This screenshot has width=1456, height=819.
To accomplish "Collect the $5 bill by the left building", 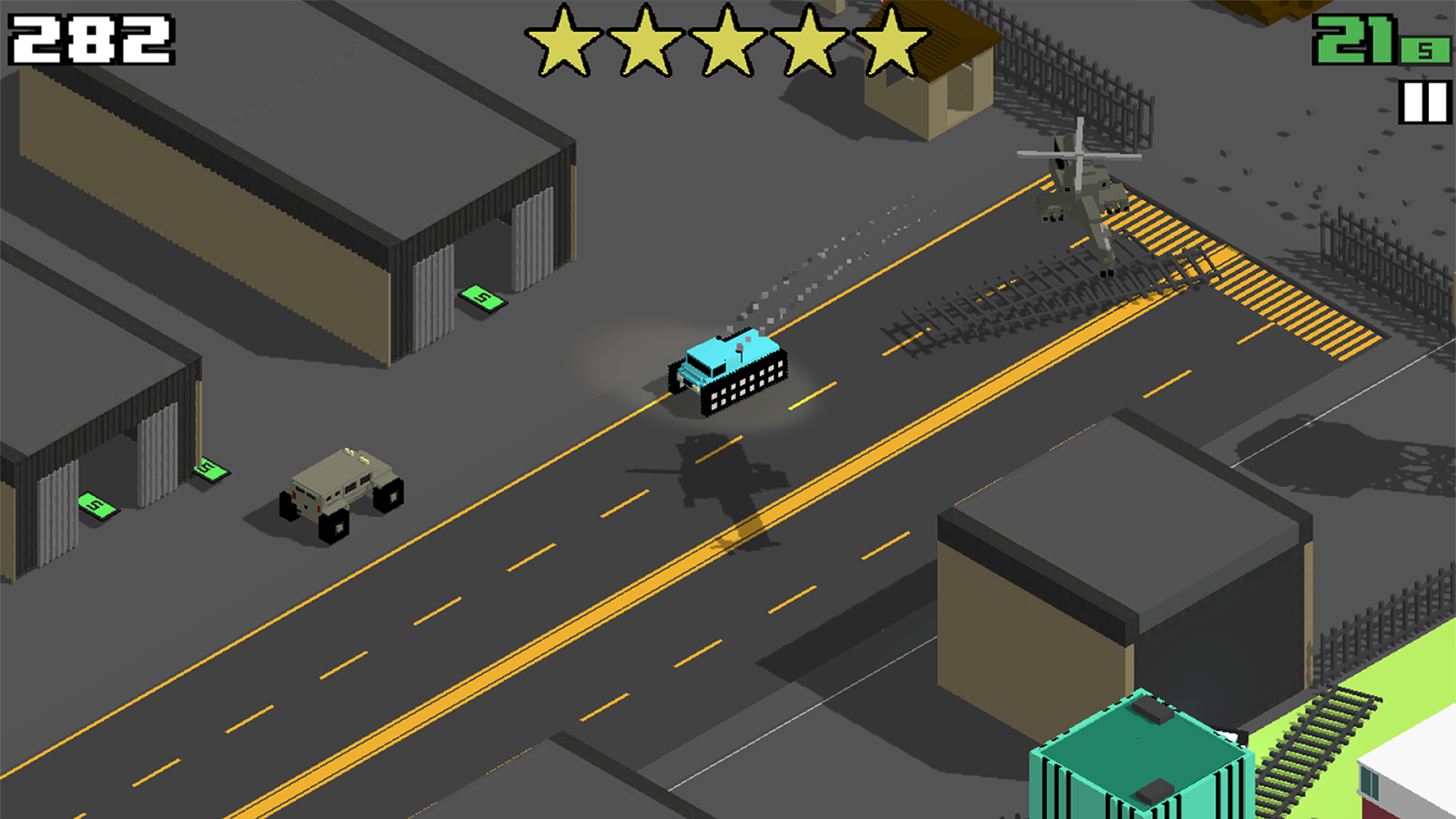I will click(x=96, y=505).
